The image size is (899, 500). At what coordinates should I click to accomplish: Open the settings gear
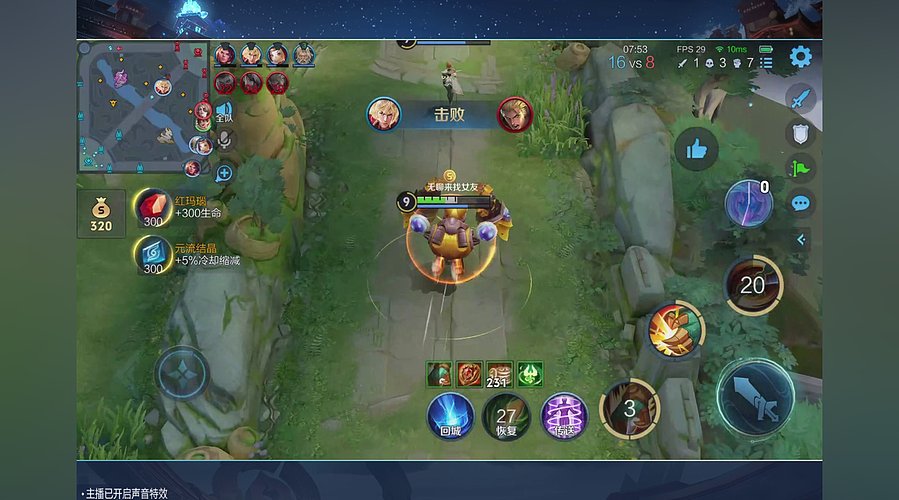801,57
